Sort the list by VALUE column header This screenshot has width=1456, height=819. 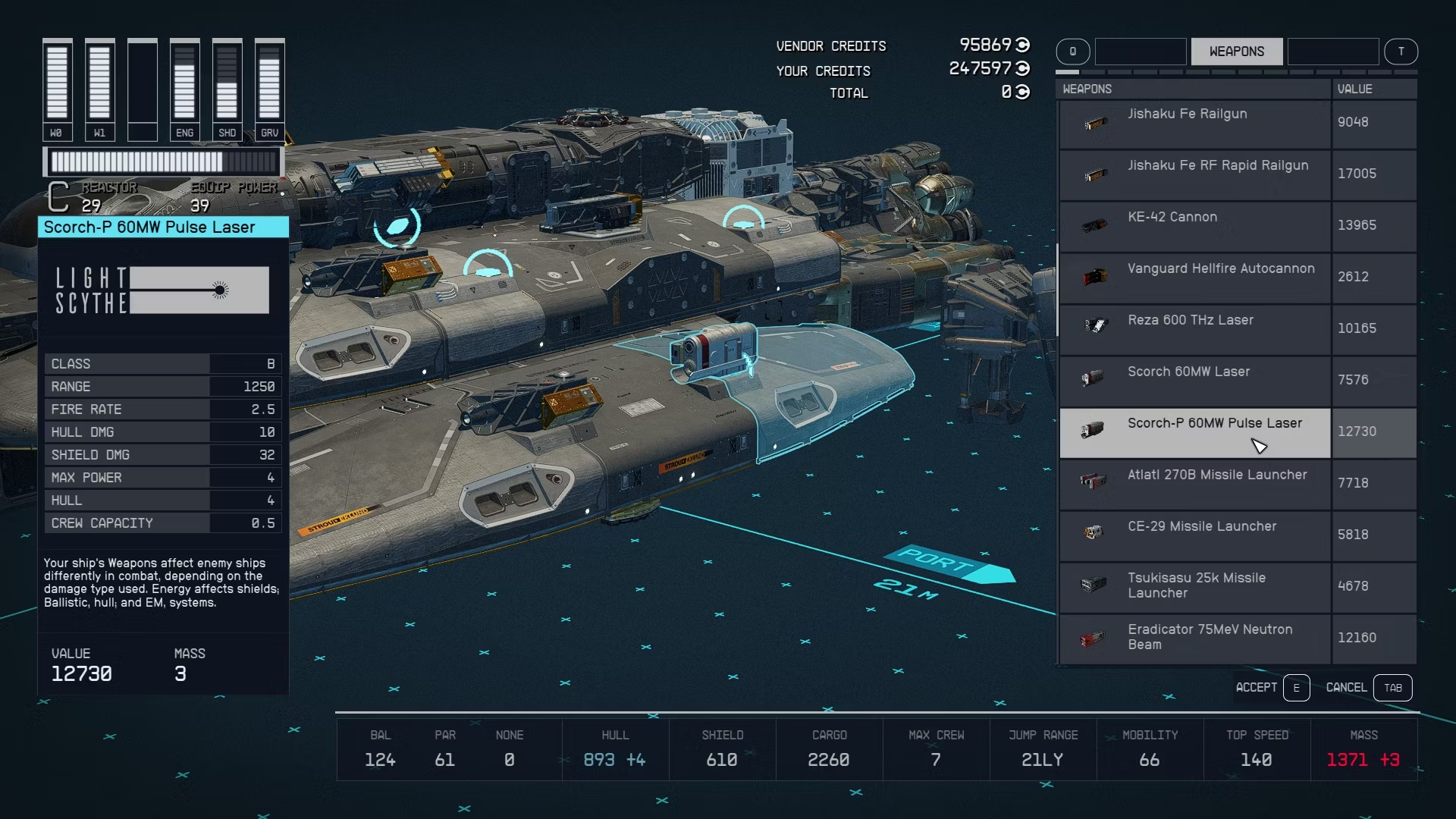tap(1373, 89)
